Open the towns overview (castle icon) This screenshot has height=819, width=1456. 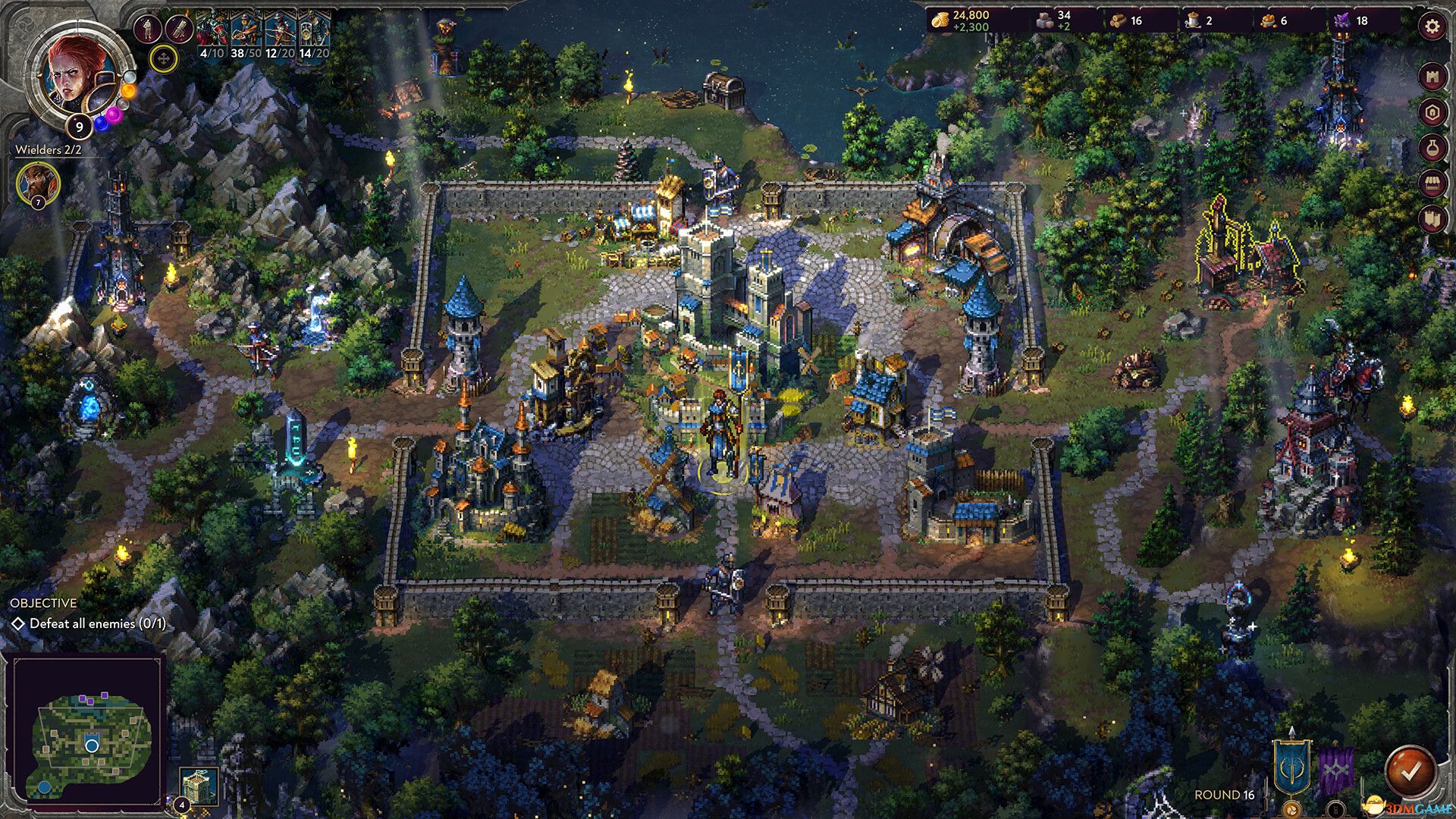(1432, 74)
